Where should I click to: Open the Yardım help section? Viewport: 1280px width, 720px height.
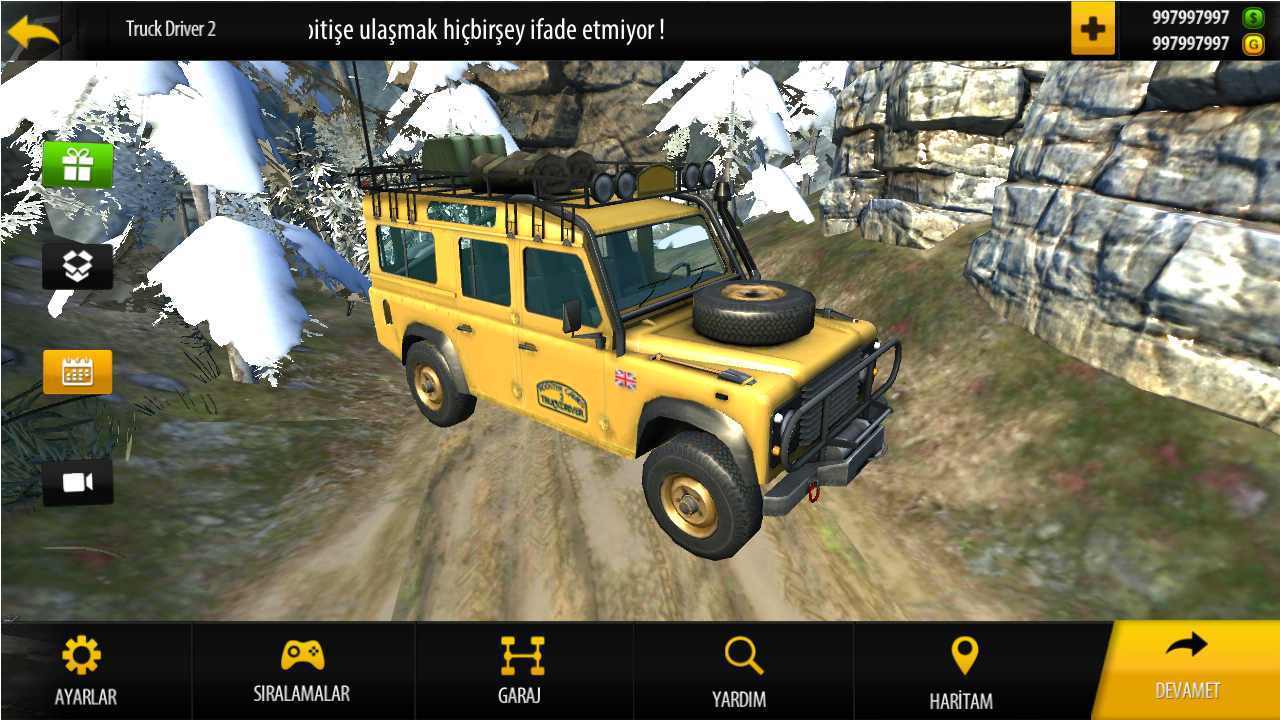click(x=740, y=672)
